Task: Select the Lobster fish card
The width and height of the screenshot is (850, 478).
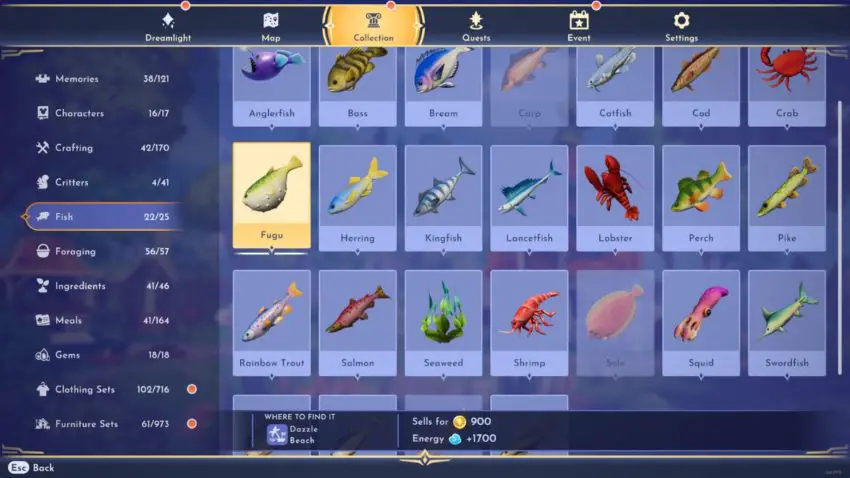Action: click(615, 196)
